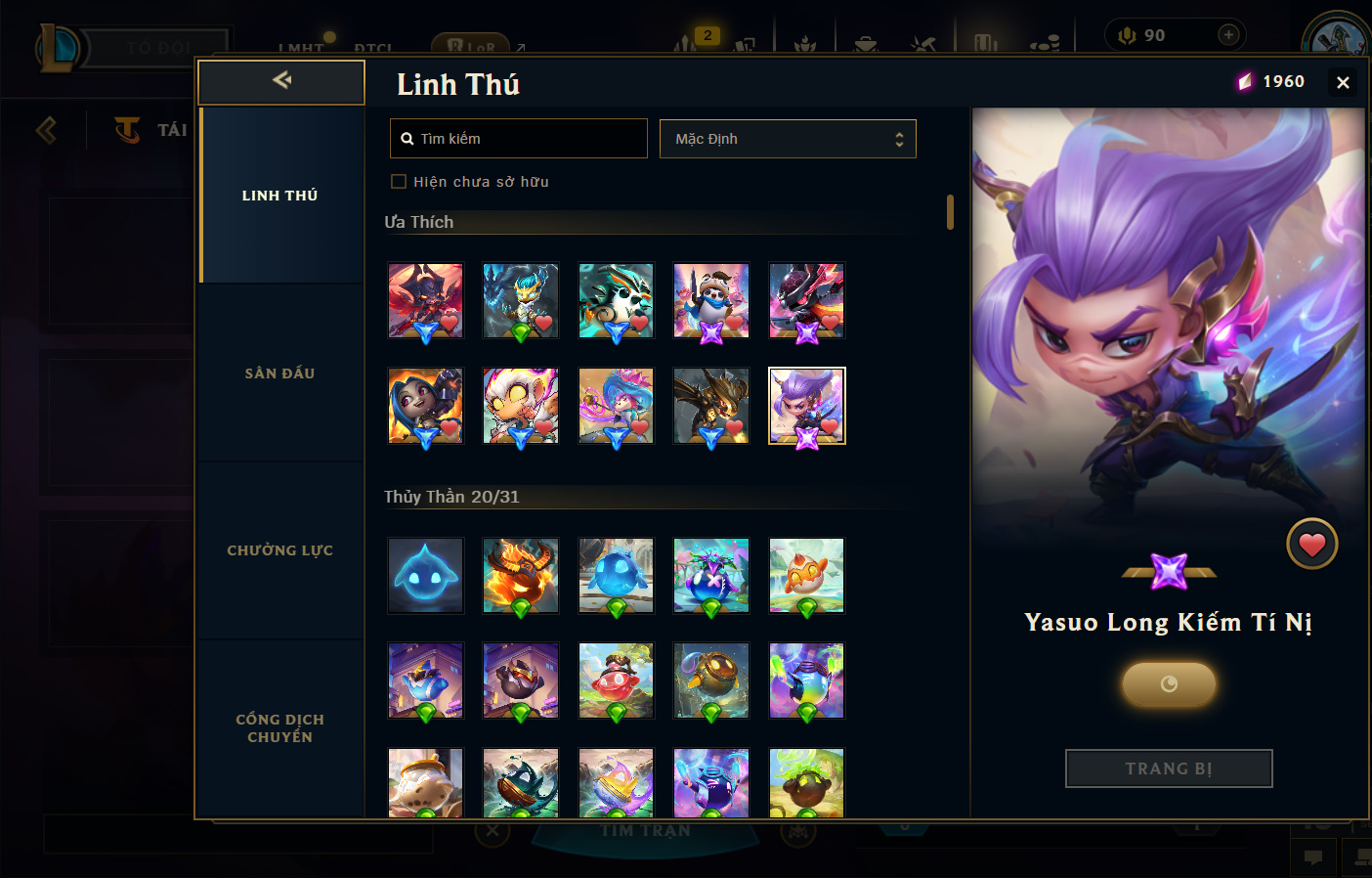Screen dimensions: 1372x878
Task: Select the purple-haired Yasuo little legend thumbnail
Action: tap(806, 406)
